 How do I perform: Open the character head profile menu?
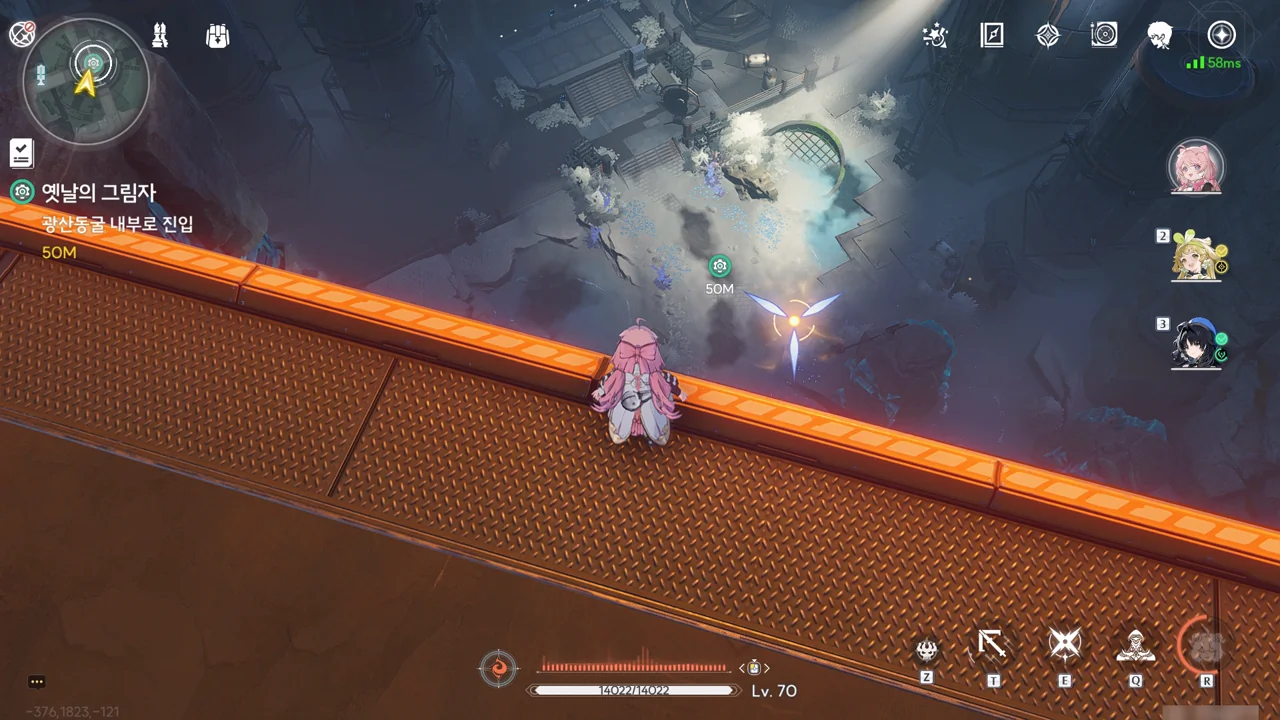pos(1160,36)
